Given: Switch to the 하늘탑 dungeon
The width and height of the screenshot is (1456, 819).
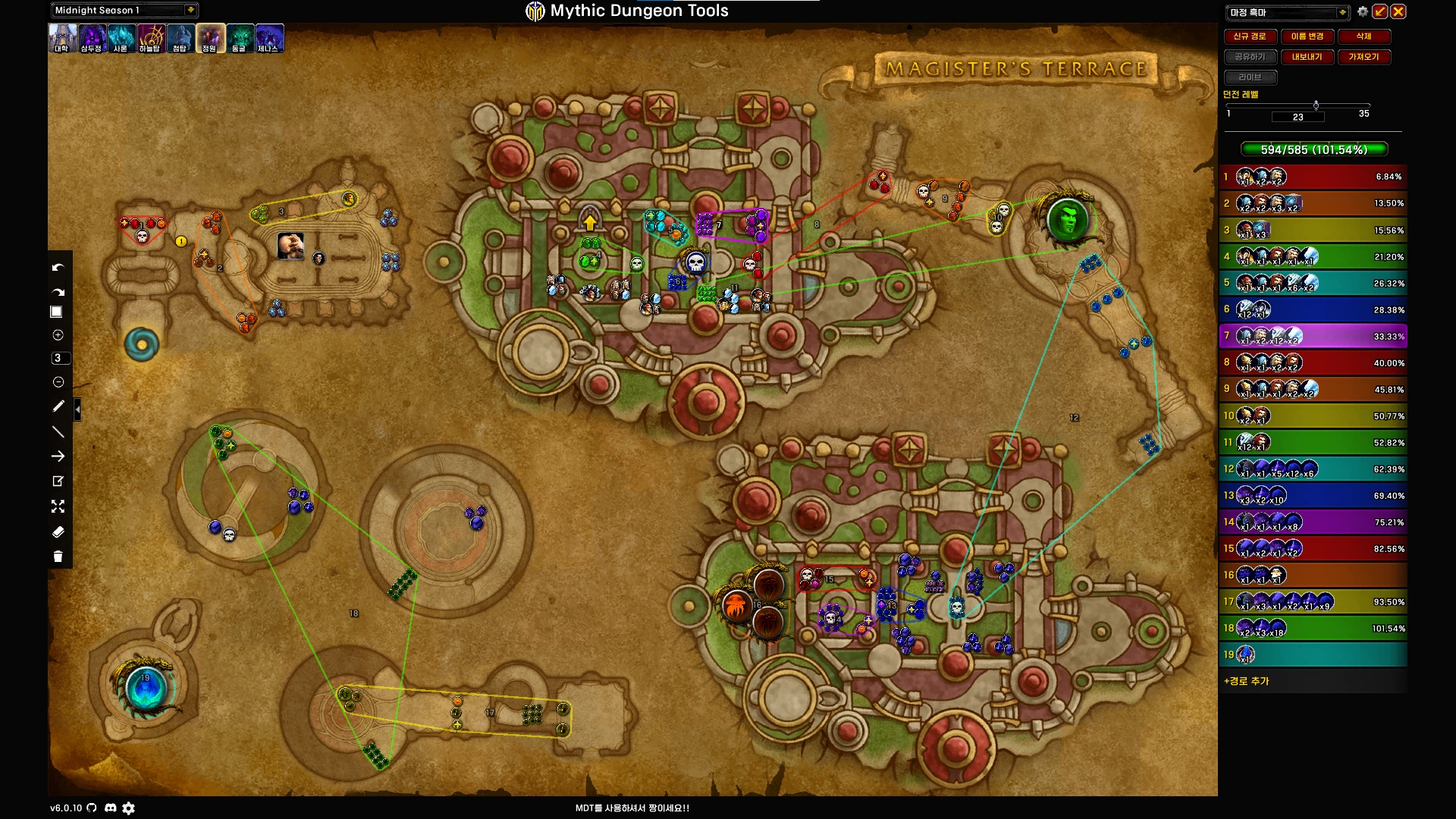Looking at the screenshot, I should click(x=150, y=38).
